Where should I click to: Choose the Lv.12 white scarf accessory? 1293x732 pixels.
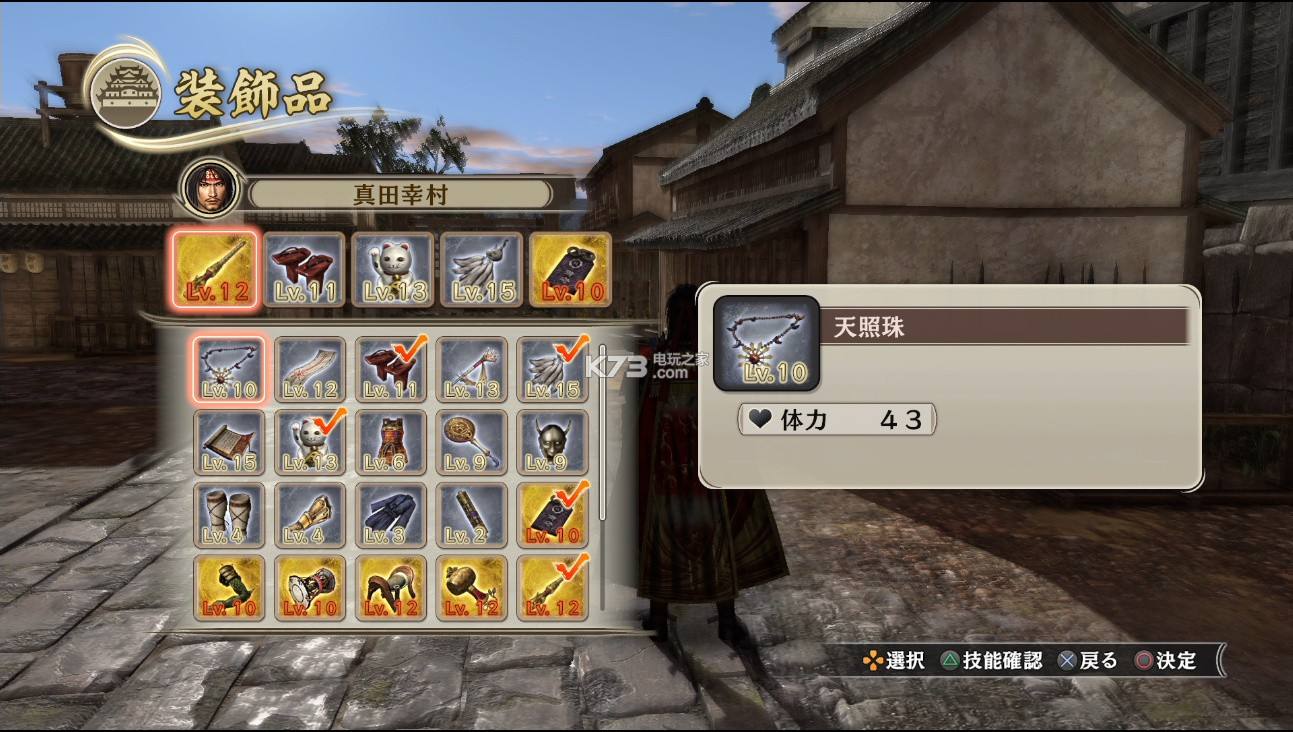(x=310, y=369)
